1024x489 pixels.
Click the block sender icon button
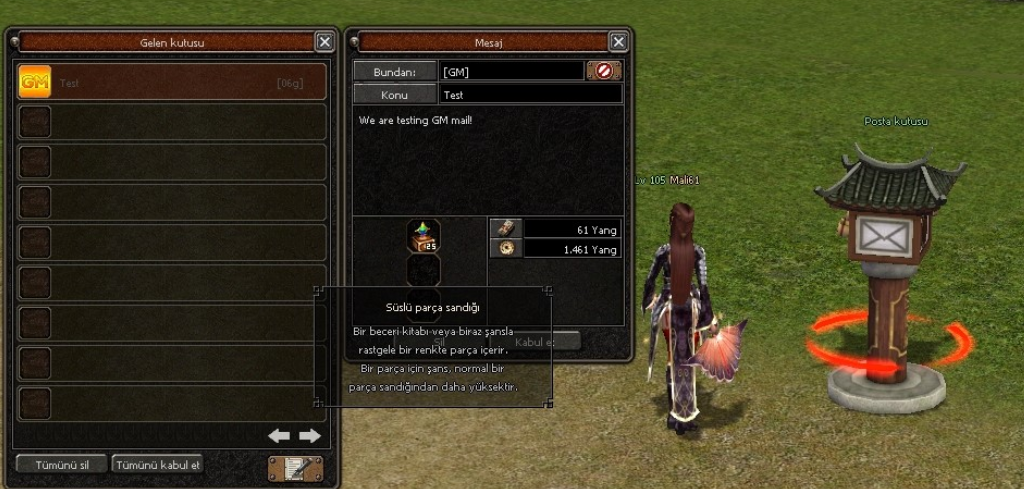(x=604, y=71)
